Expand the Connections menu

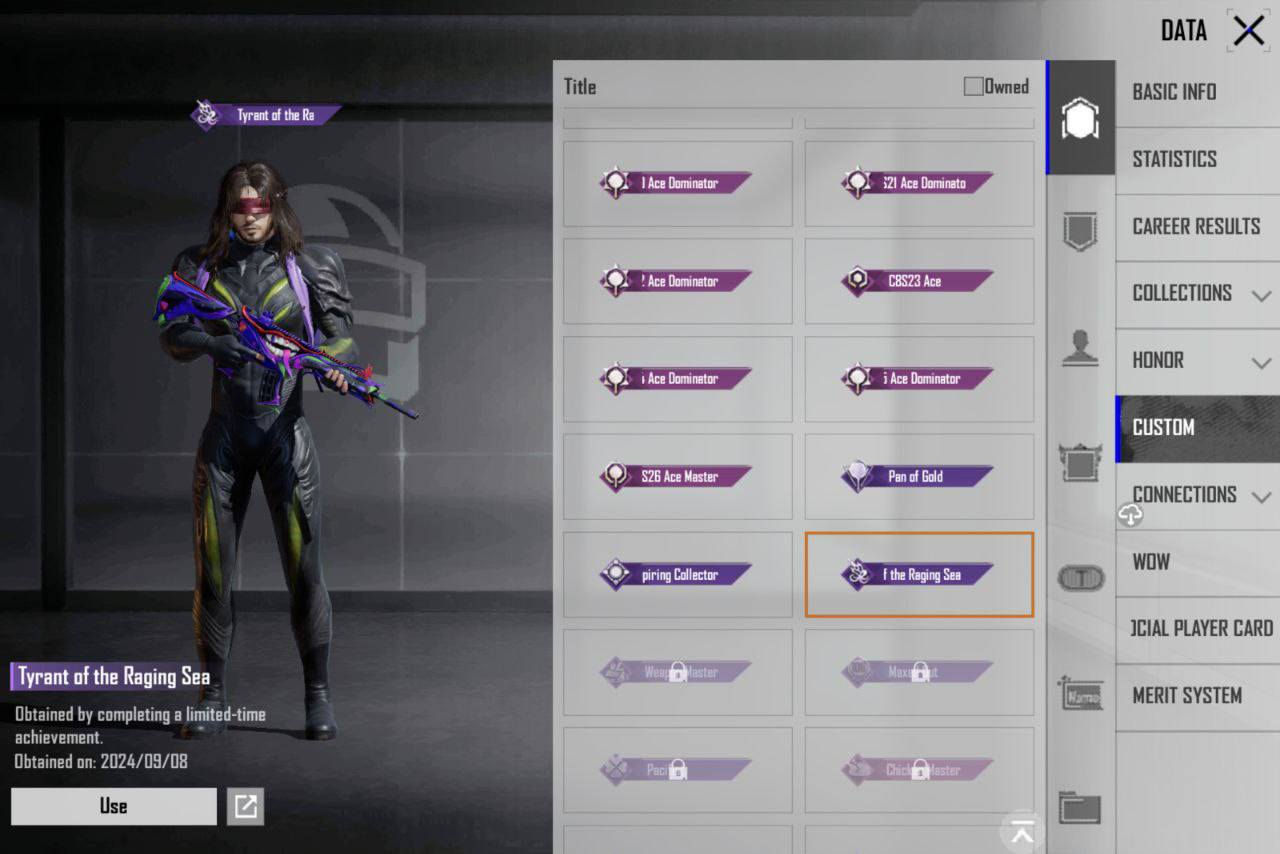[1198, 495]
